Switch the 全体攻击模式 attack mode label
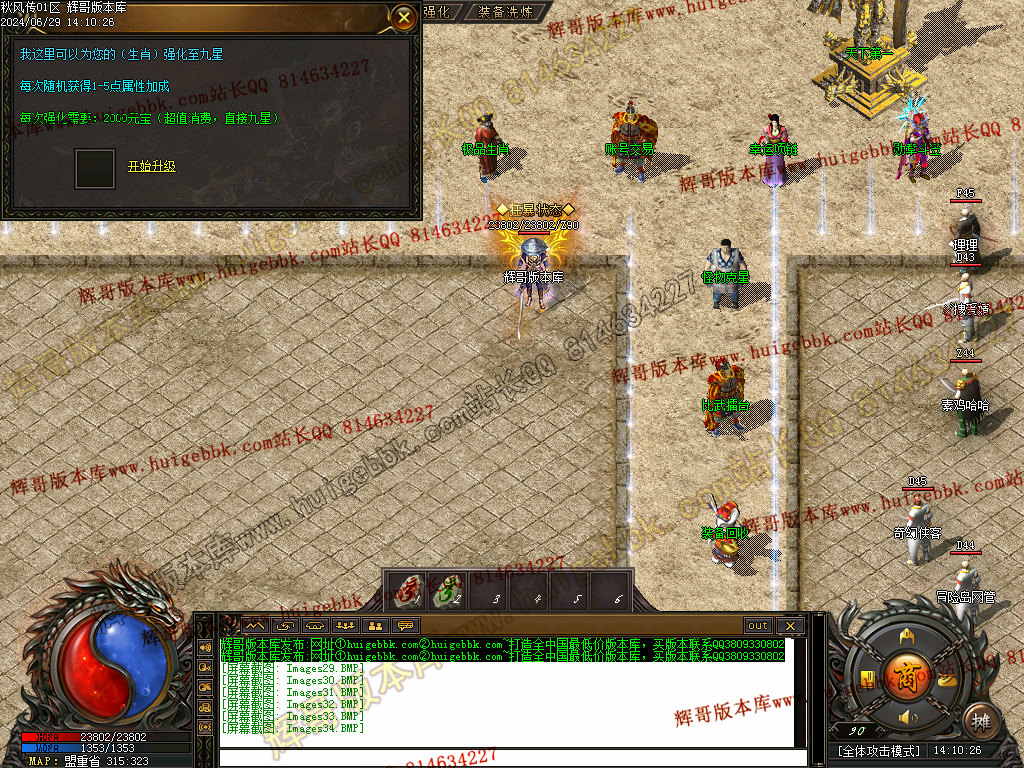 880,750
